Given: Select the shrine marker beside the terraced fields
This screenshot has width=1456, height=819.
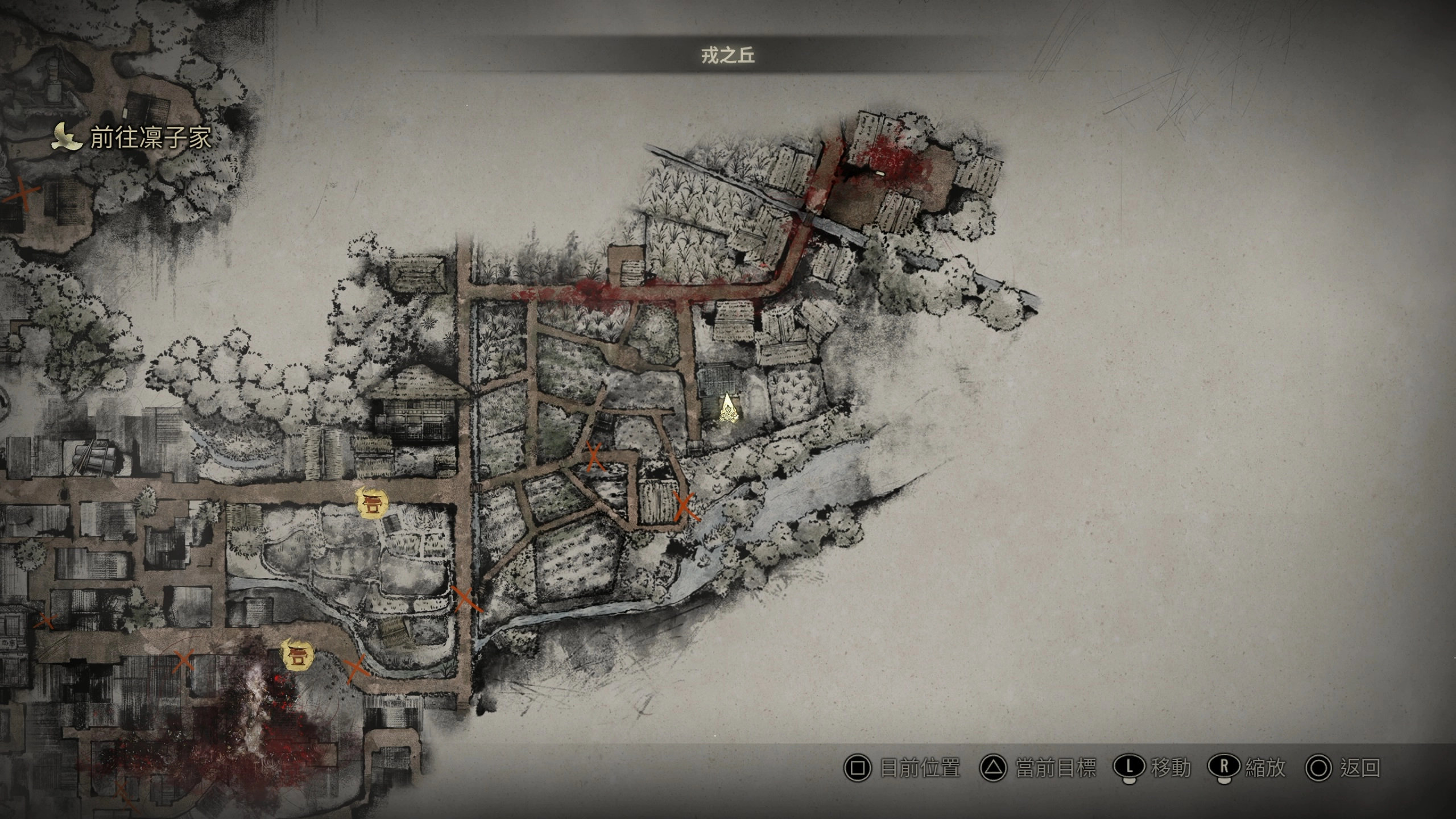Looking at the screenshot, I should pos(371,503).
